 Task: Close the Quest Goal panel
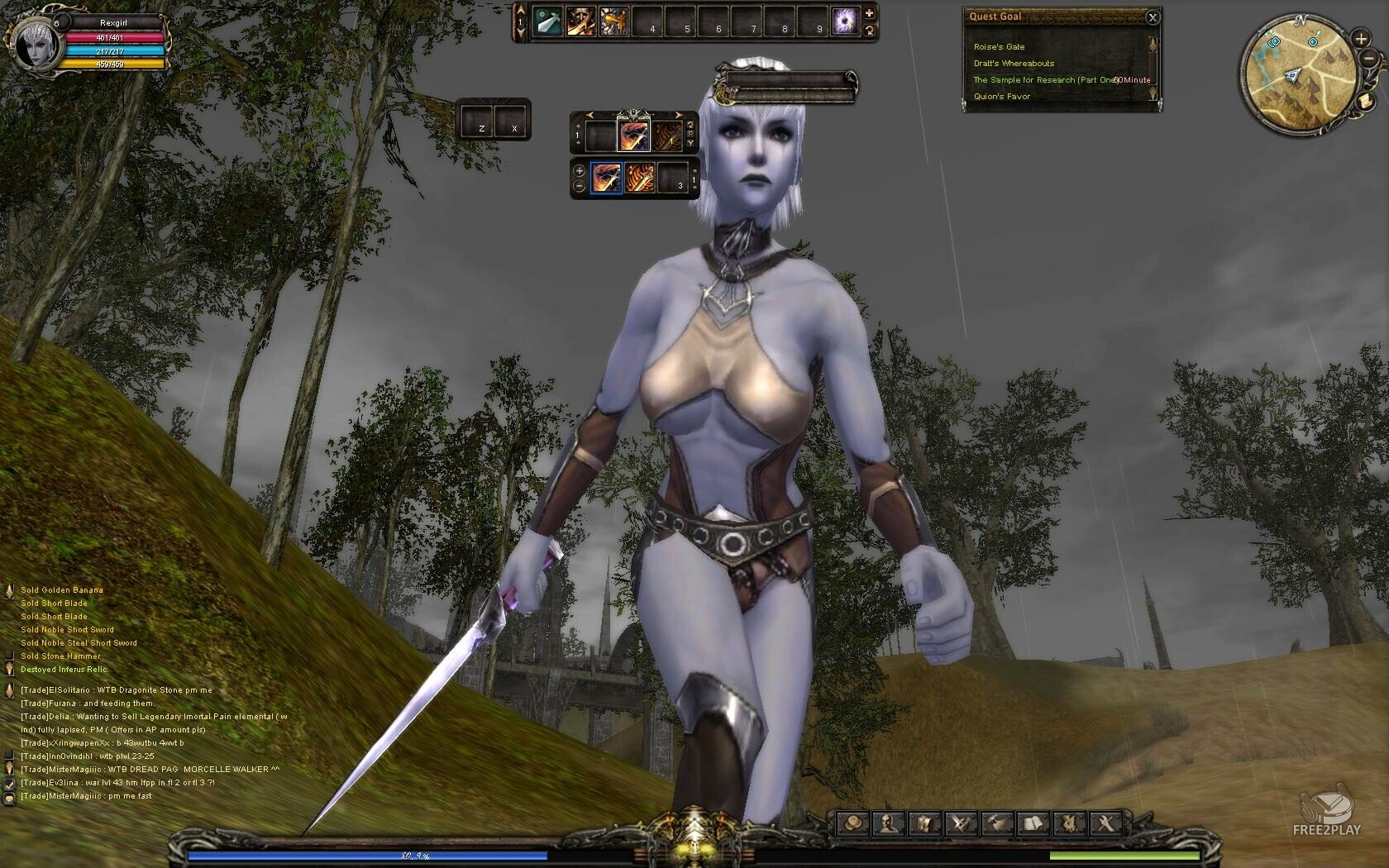tap(1153, 17)
